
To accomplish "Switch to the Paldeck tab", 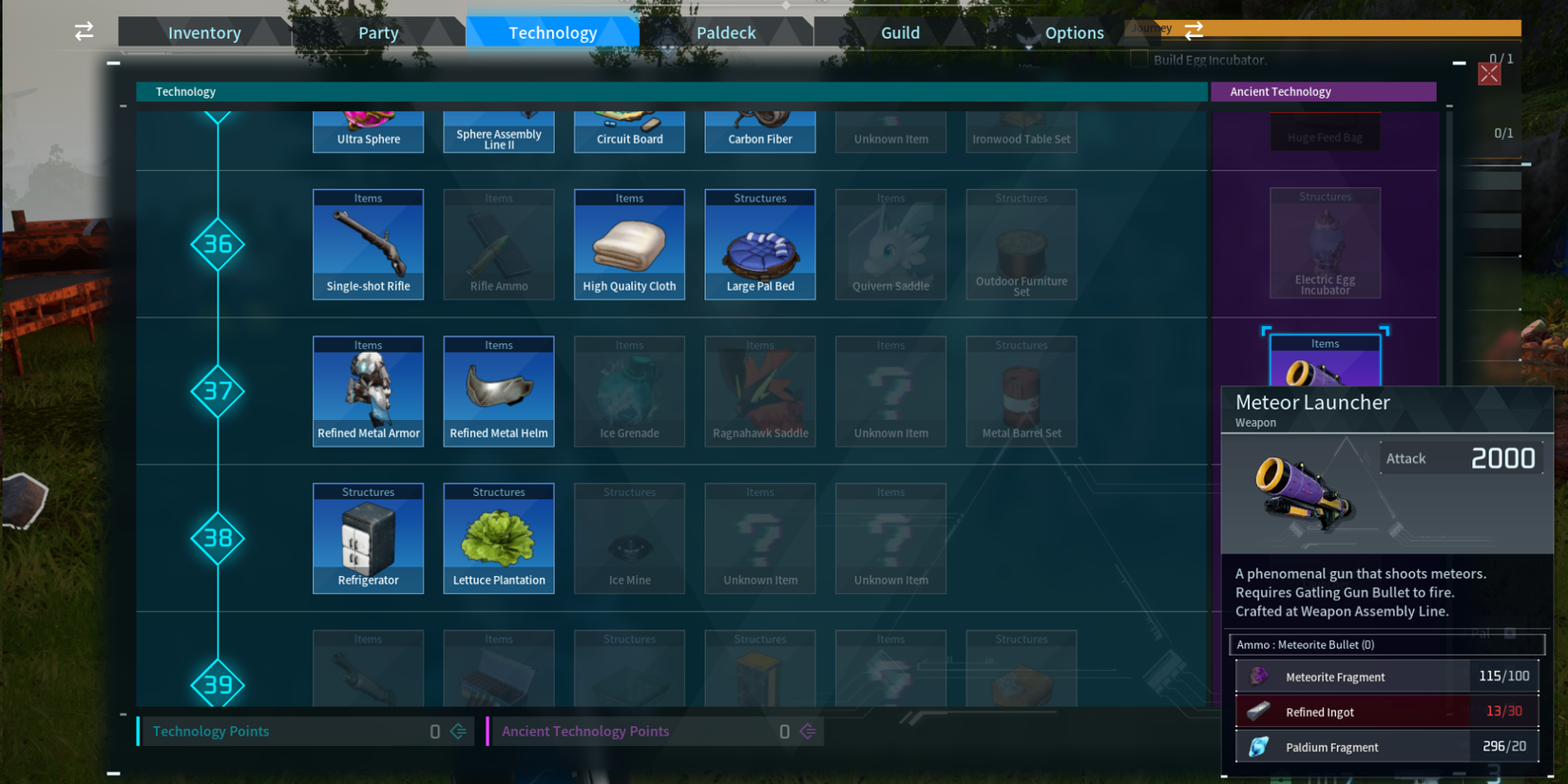I will [x=727, y=31].
